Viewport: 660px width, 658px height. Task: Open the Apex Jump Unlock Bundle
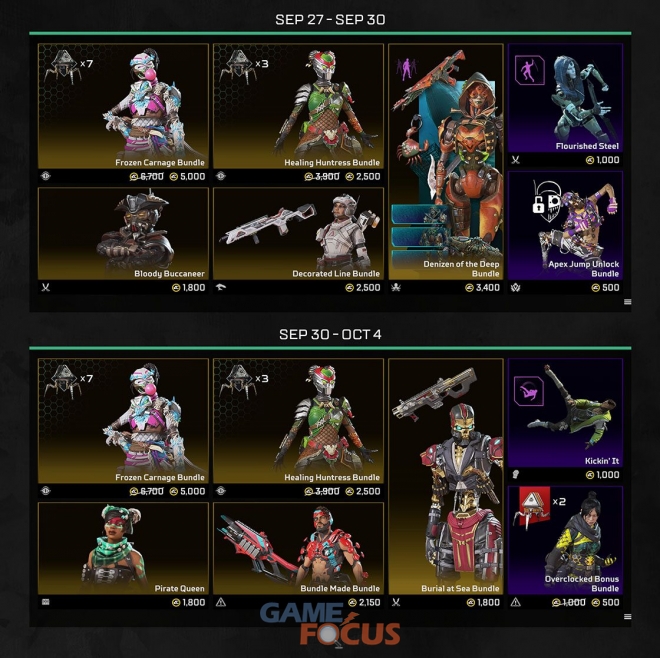click(565, 225)
